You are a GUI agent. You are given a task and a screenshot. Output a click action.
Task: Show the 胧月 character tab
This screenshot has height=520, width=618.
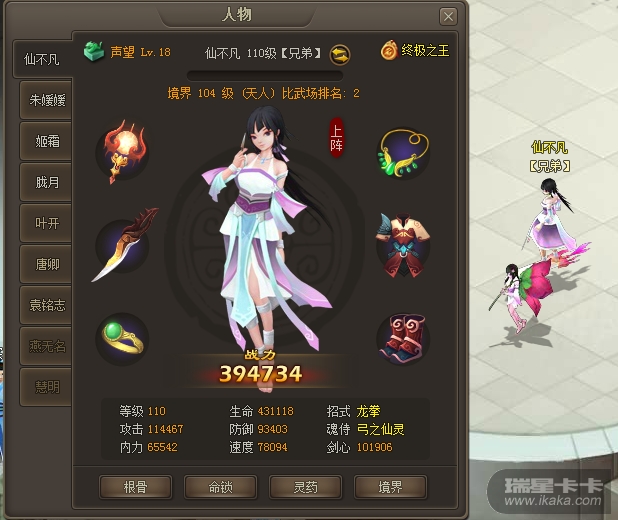(x=46, y=182)
